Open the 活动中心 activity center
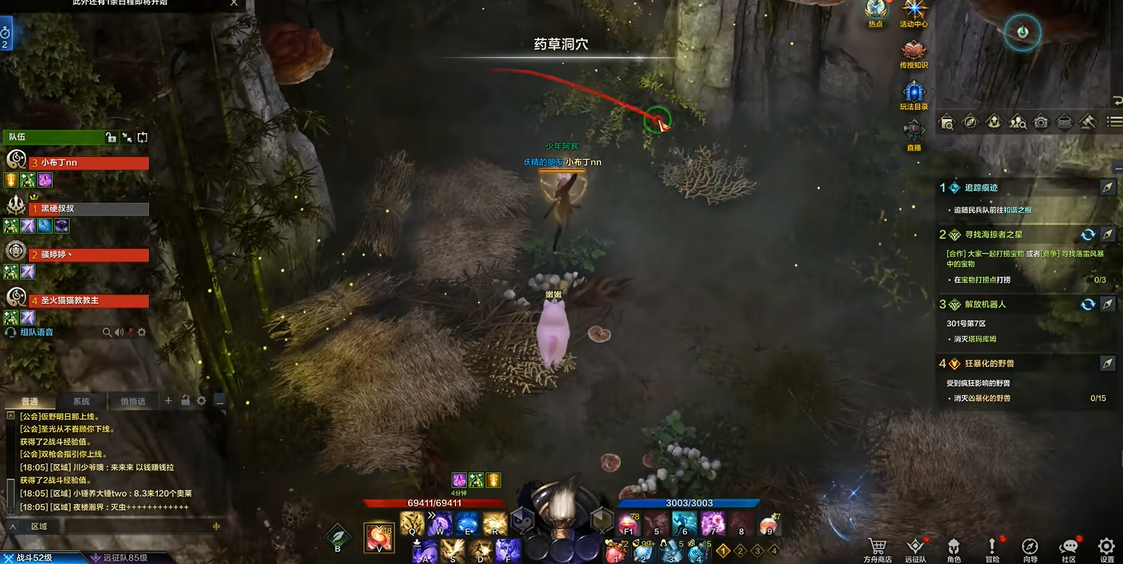Screen dimensions: 1123x564 pos(913,12)
